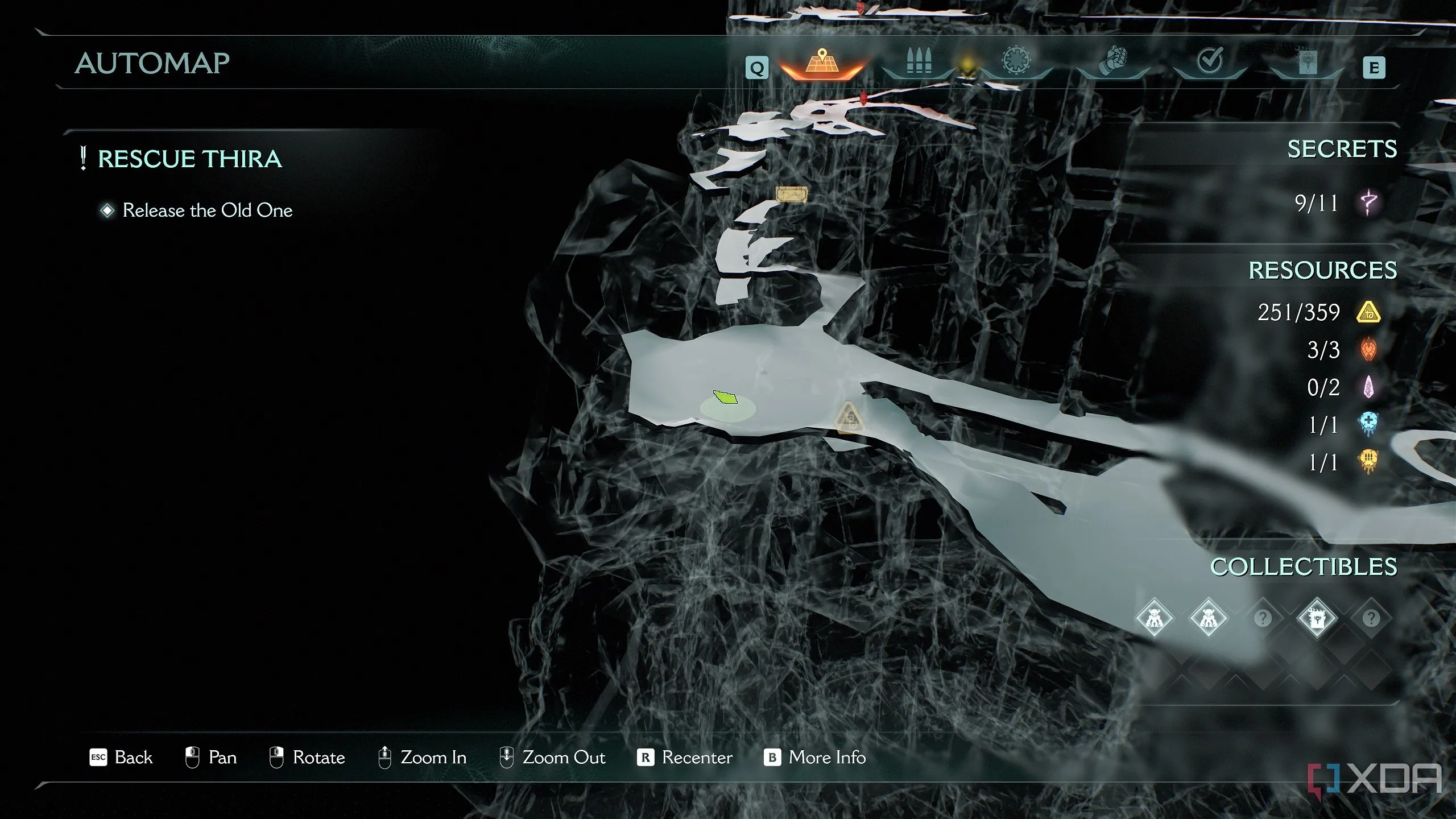Open the checkmark circle tab
The image size is (1456, 819).
[x=1210, y=61]
